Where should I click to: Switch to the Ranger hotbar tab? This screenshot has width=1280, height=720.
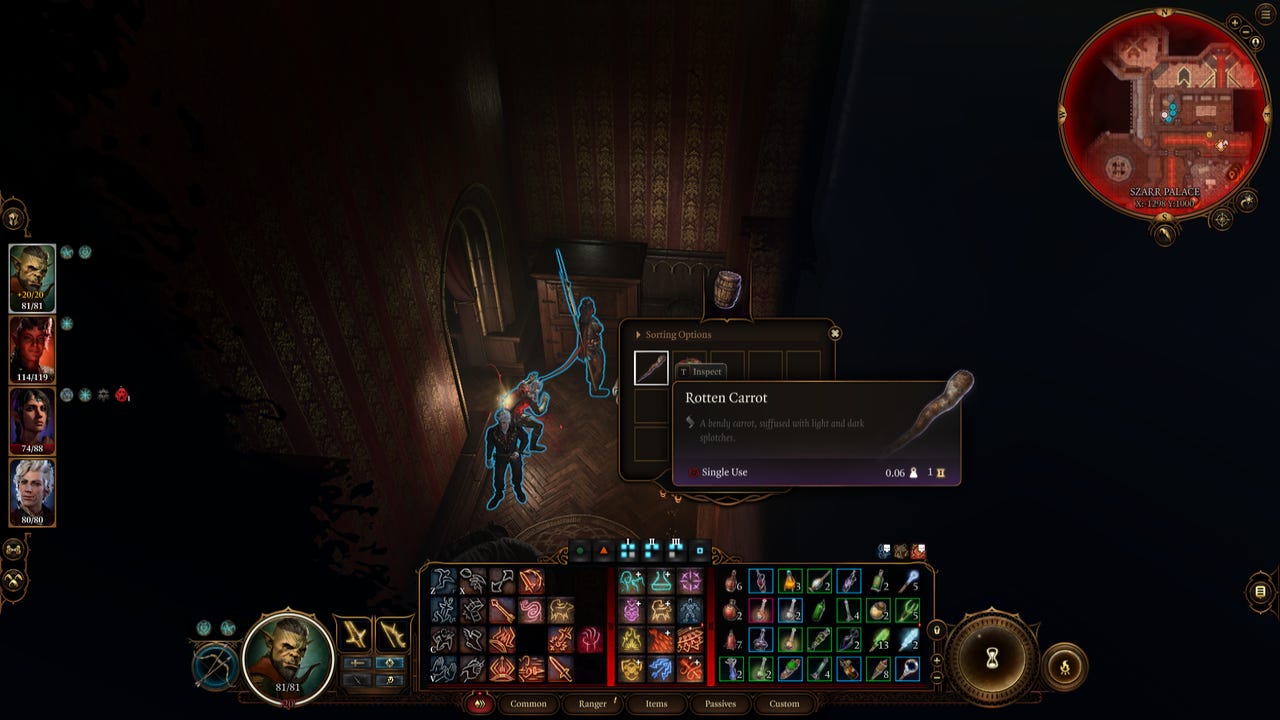pos(592,704)
